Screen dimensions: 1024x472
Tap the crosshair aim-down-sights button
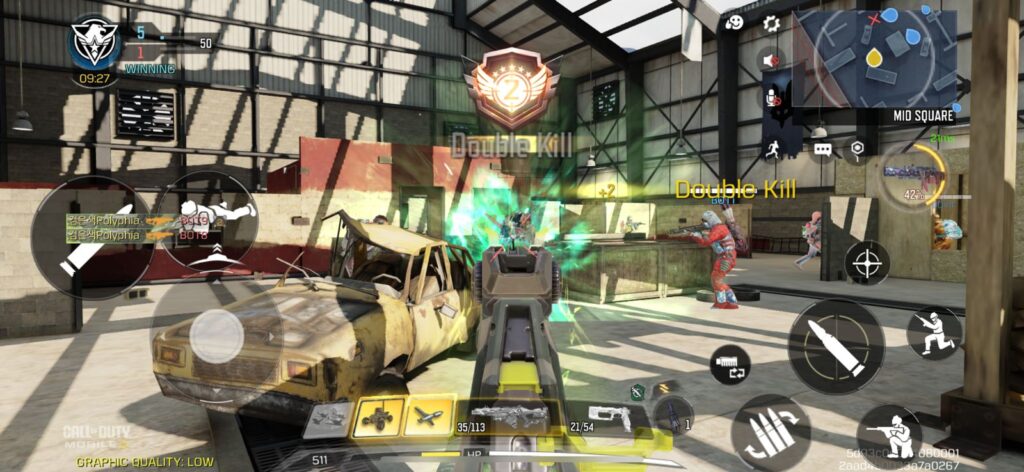[x=867, y=262]
